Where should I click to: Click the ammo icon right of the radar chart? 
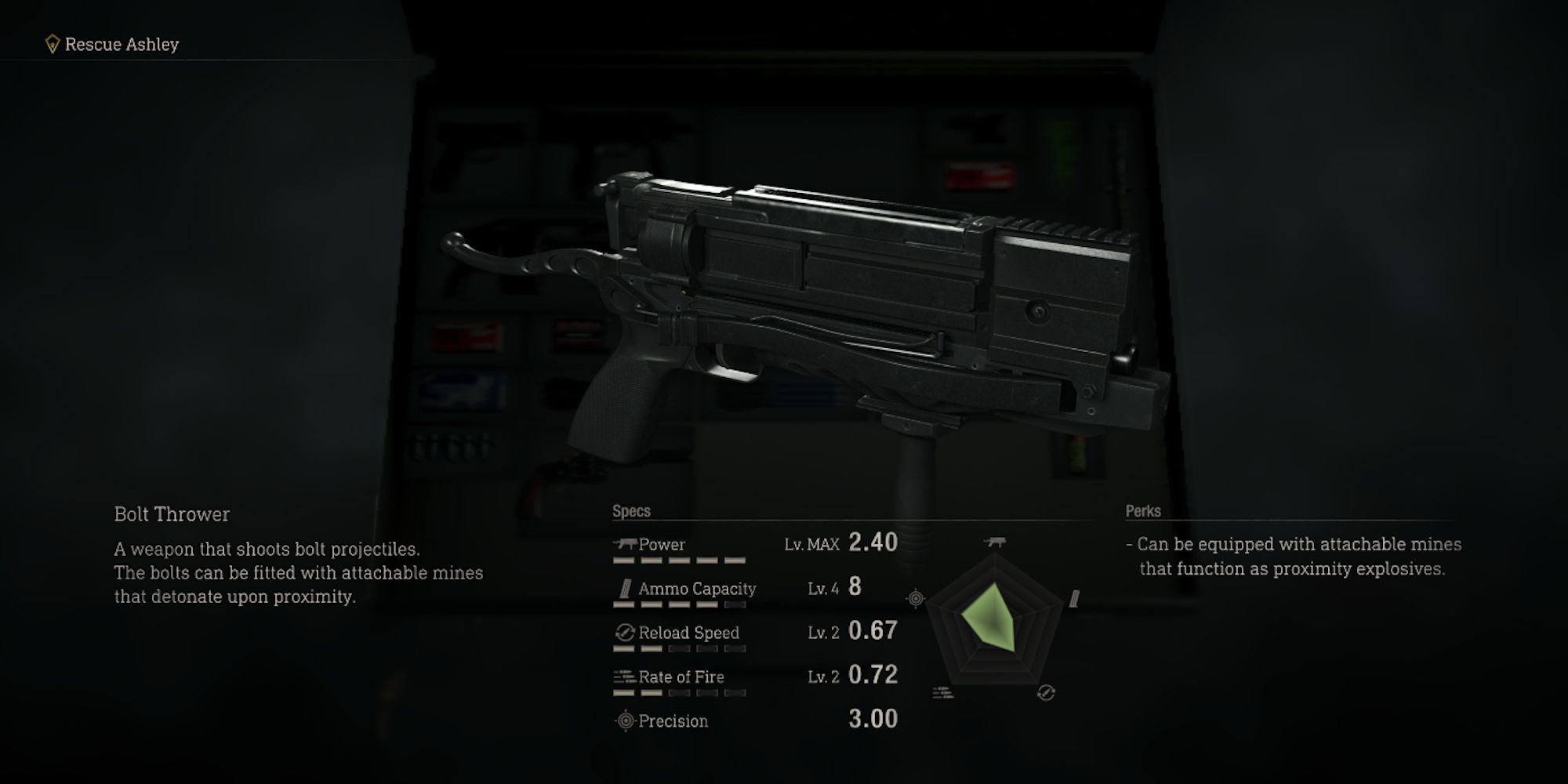(x=1073, y=600)
